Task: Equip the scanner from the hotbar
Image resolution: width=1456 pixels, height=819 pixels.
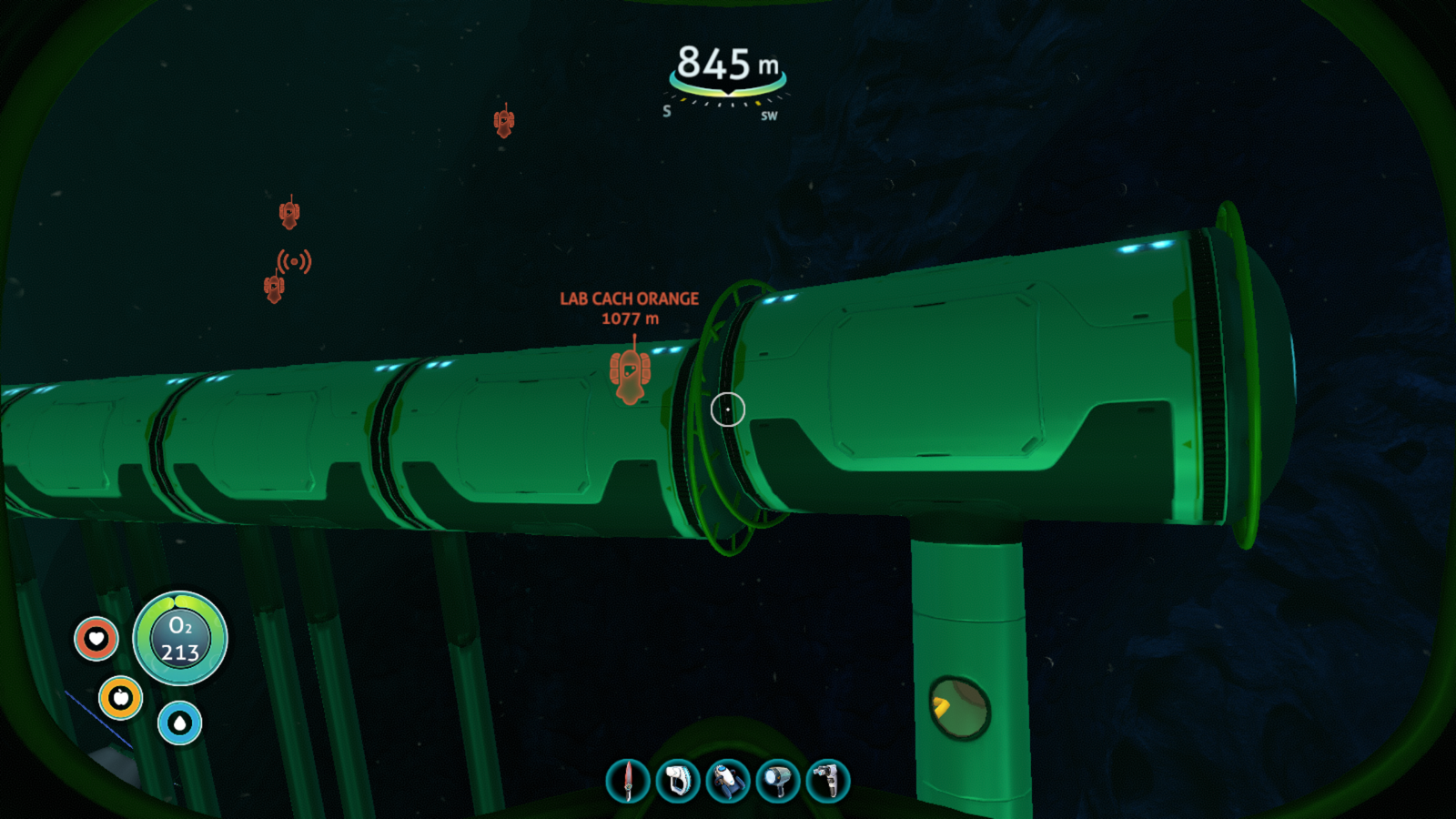Action: pos(678,781)
